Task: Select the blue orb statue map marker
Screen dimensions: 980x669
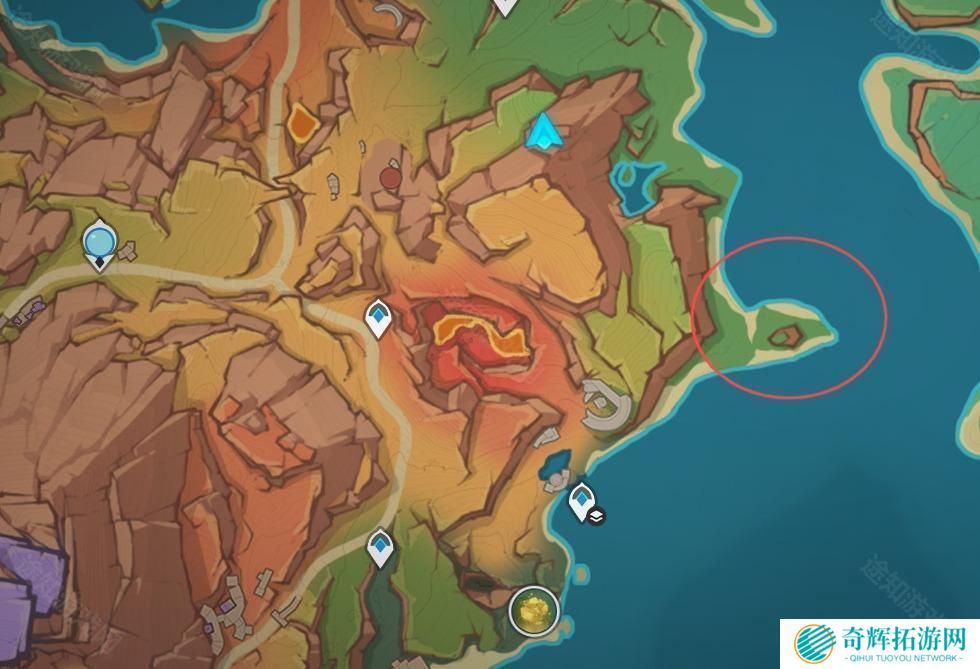Action: [x=99, y=243]
